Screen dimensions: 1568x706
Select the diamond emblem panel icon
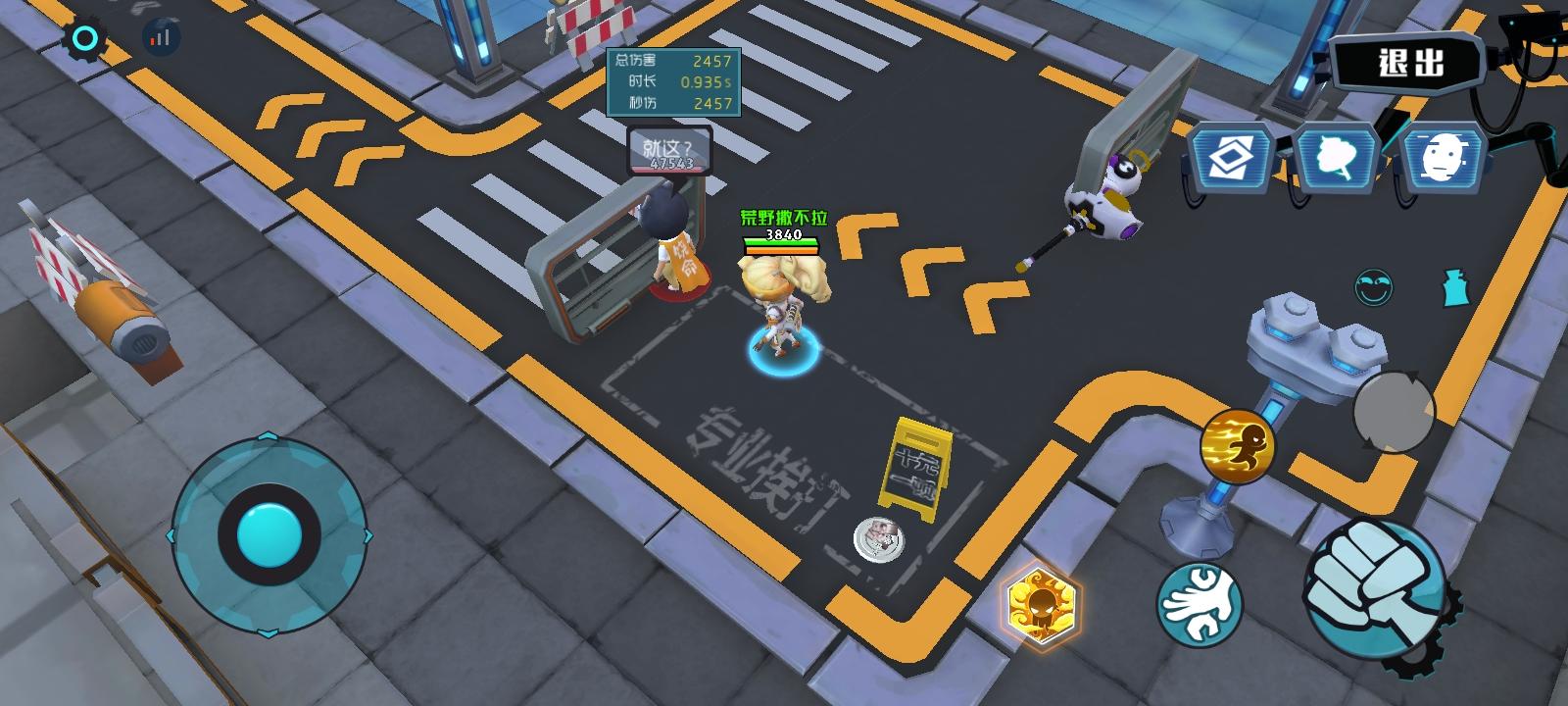pyautogui.click(x=1232, y=157)
